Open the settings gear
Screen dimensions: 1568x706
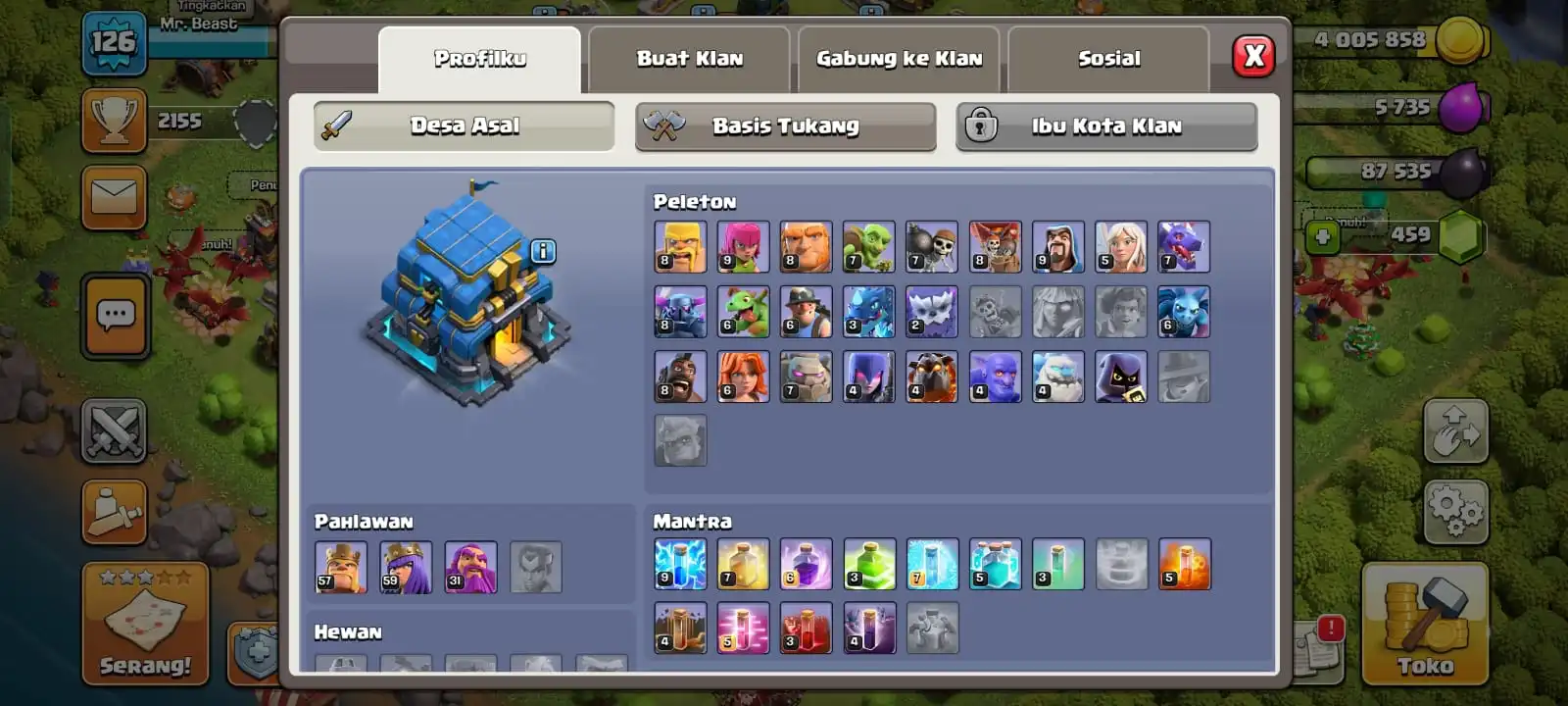pos(1457,512)
